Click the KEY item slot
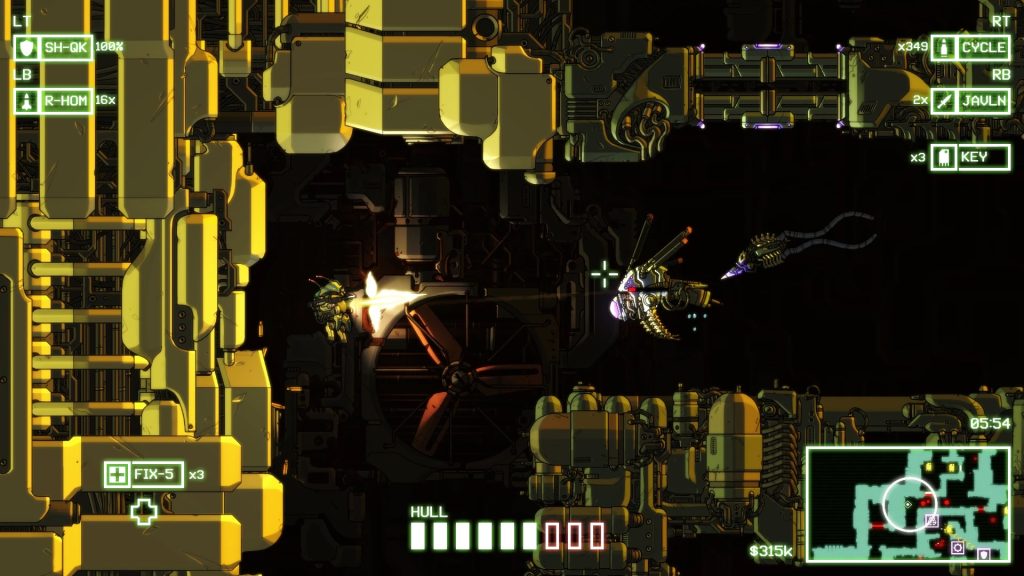This screenshot has height=576, width=1024. (x=970, y=157)
